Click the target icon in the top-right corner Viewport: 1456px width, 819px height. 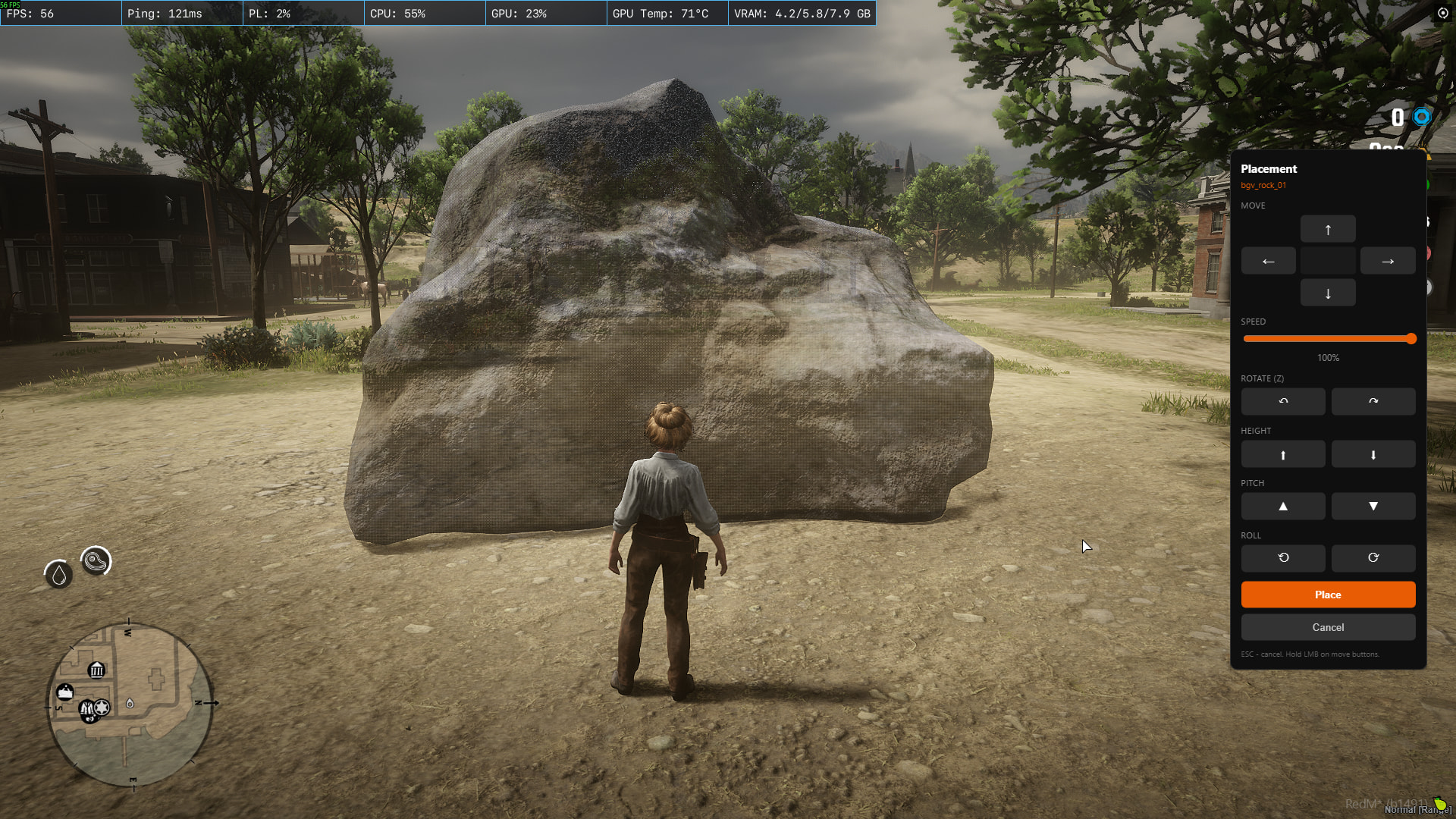pyautogui.click(x=1442, y=13)
